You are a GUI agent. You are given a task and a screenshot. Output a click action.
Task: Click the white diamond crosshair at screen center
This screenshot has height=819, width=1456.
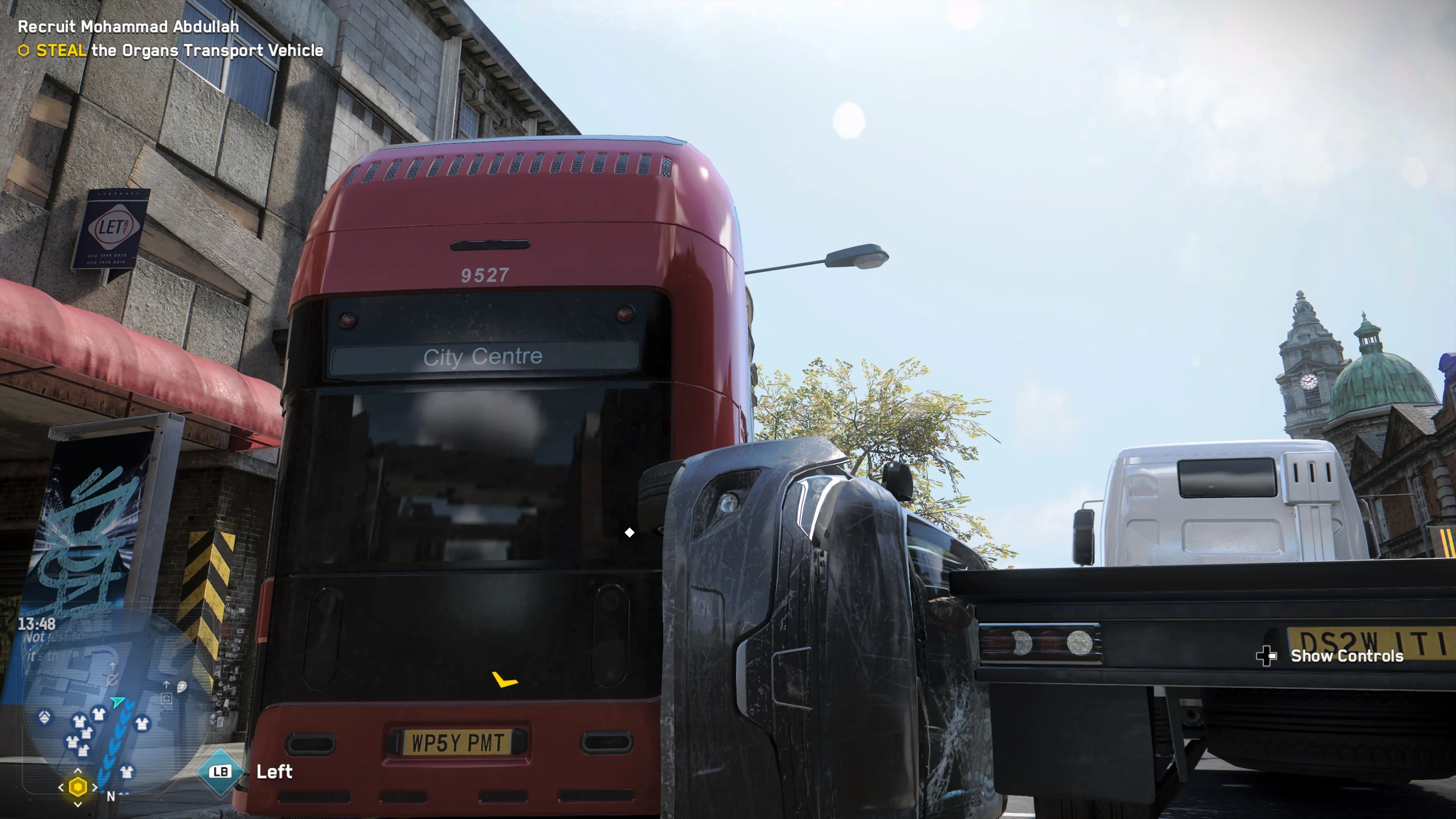[x=629, y=532]
